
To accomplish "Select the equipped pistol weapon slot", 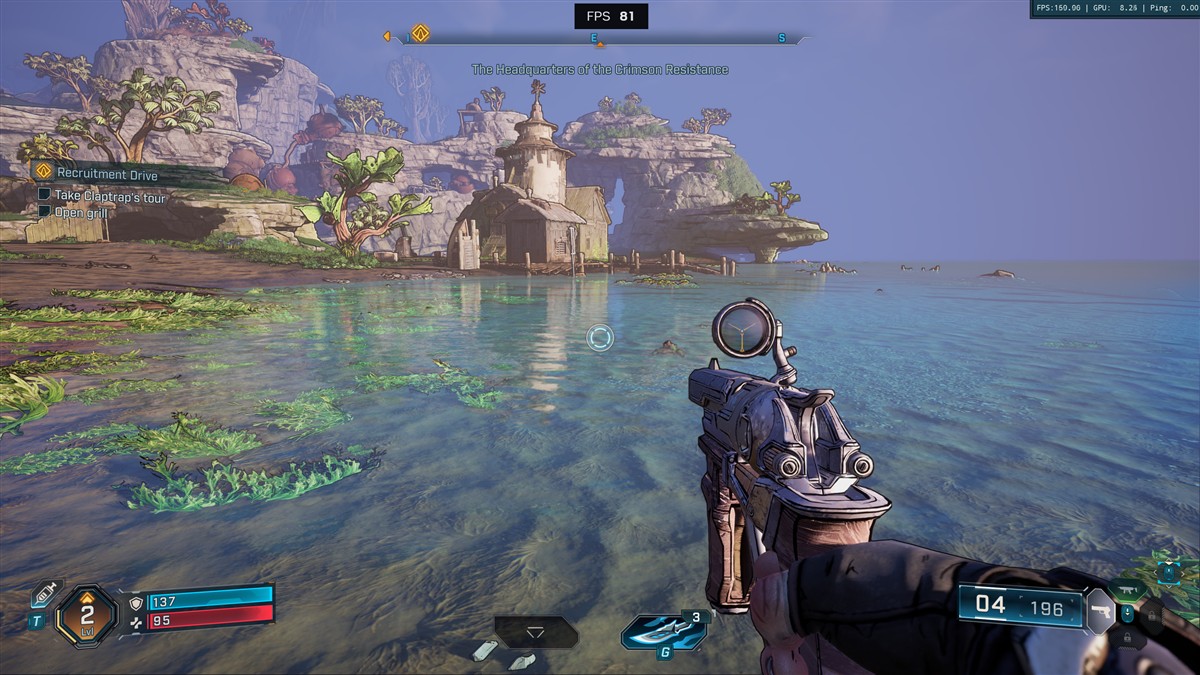I will coord(1100,610).
